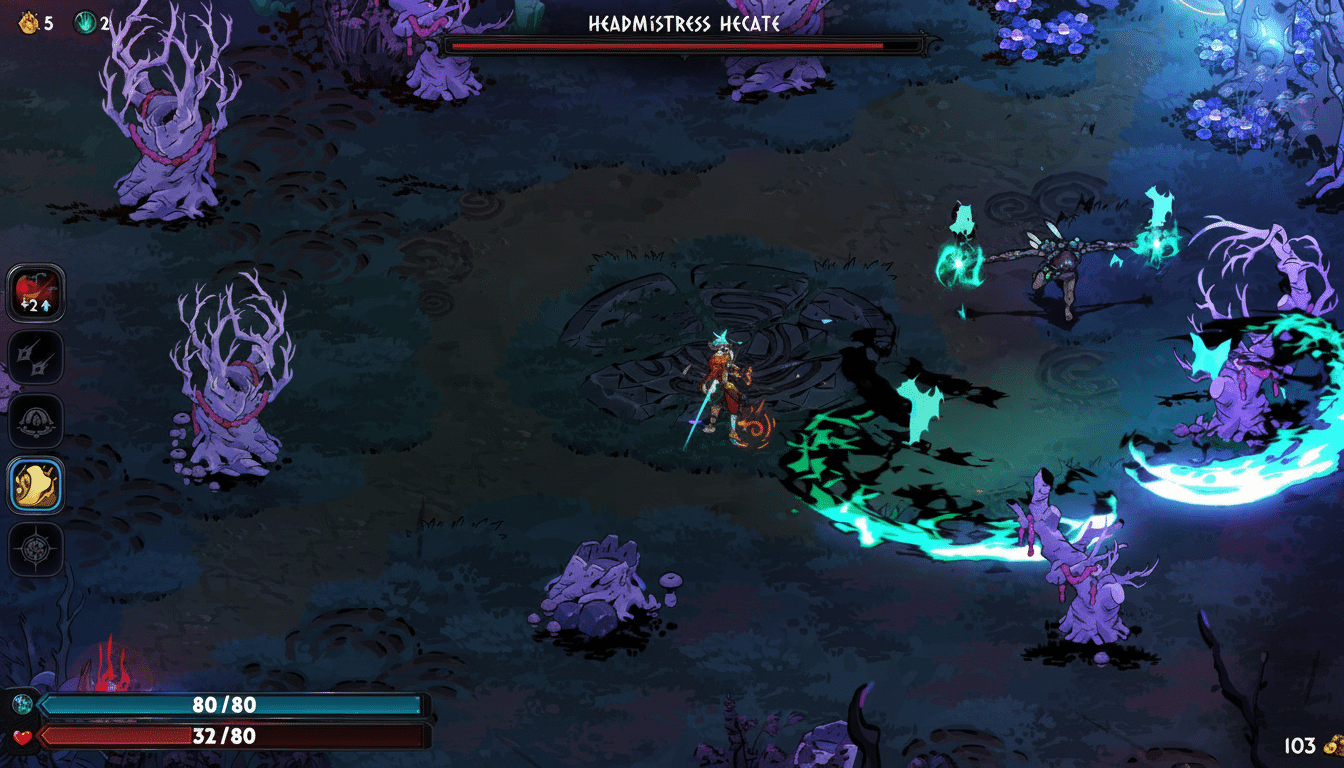
Task: Select the empty Cast boon slot
Action: pyautogui.click(x=37, y=421)
